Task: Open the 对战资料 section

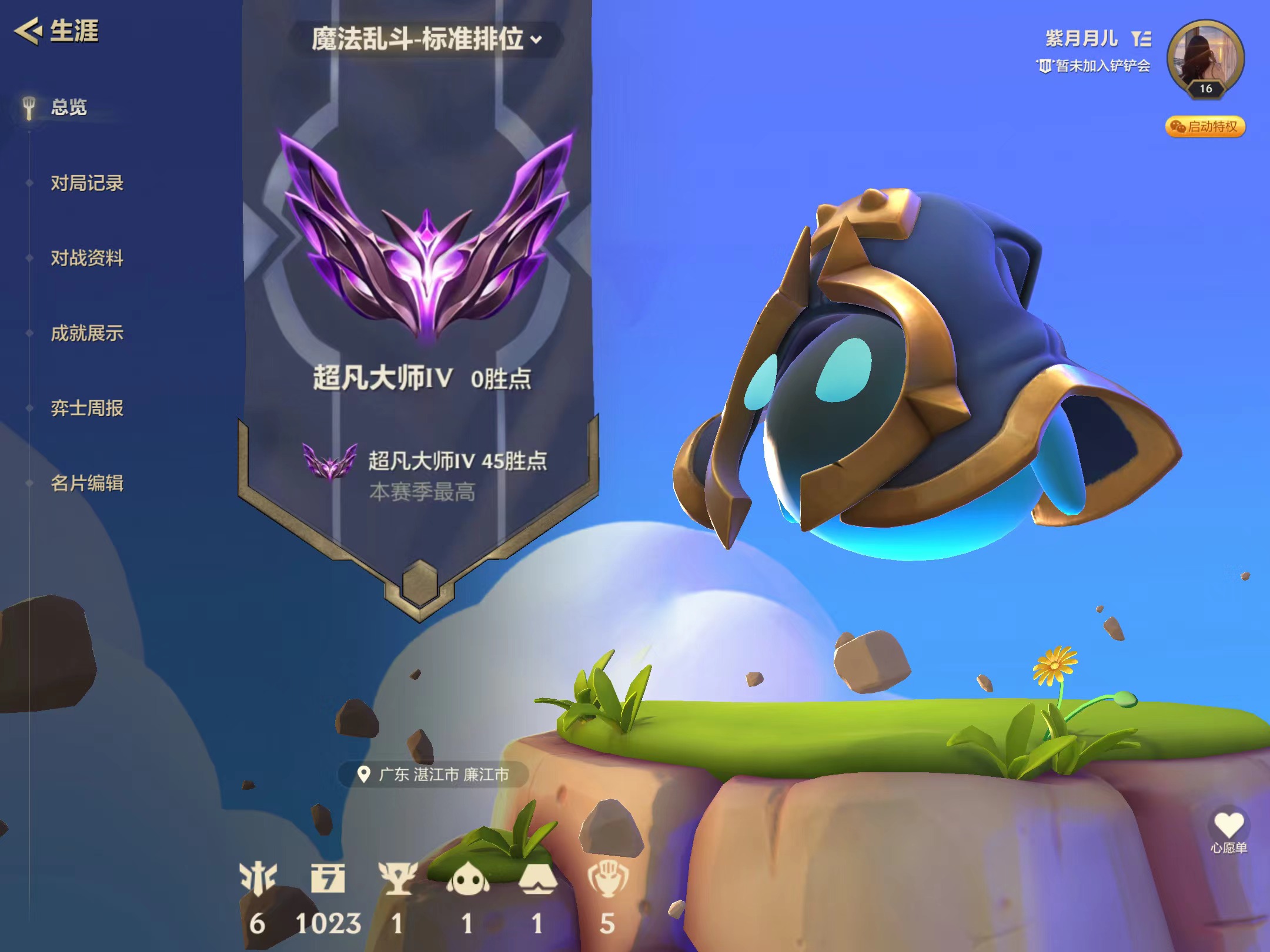Action: click(87, 257)
